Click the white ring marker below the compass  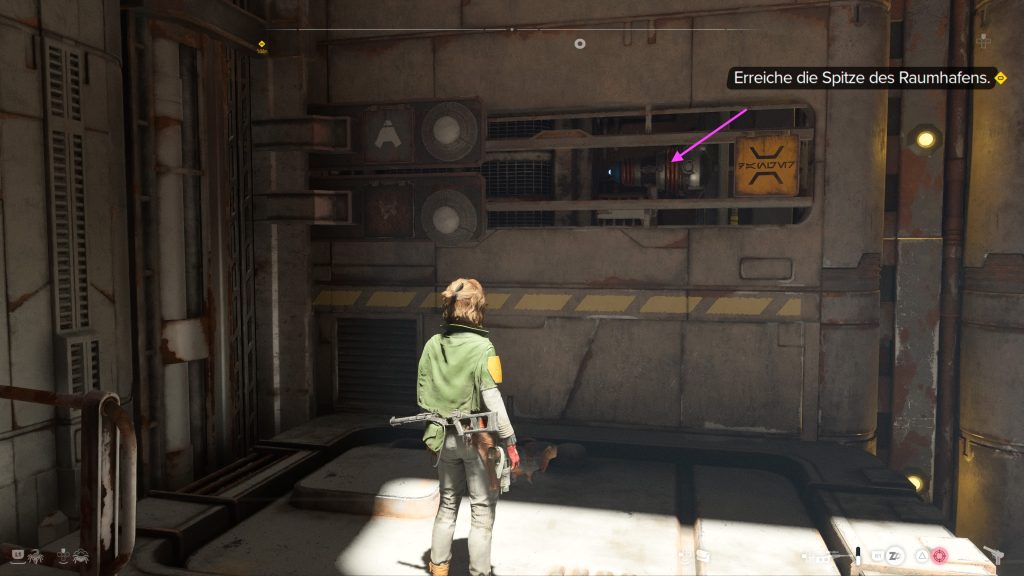point(579,44)
